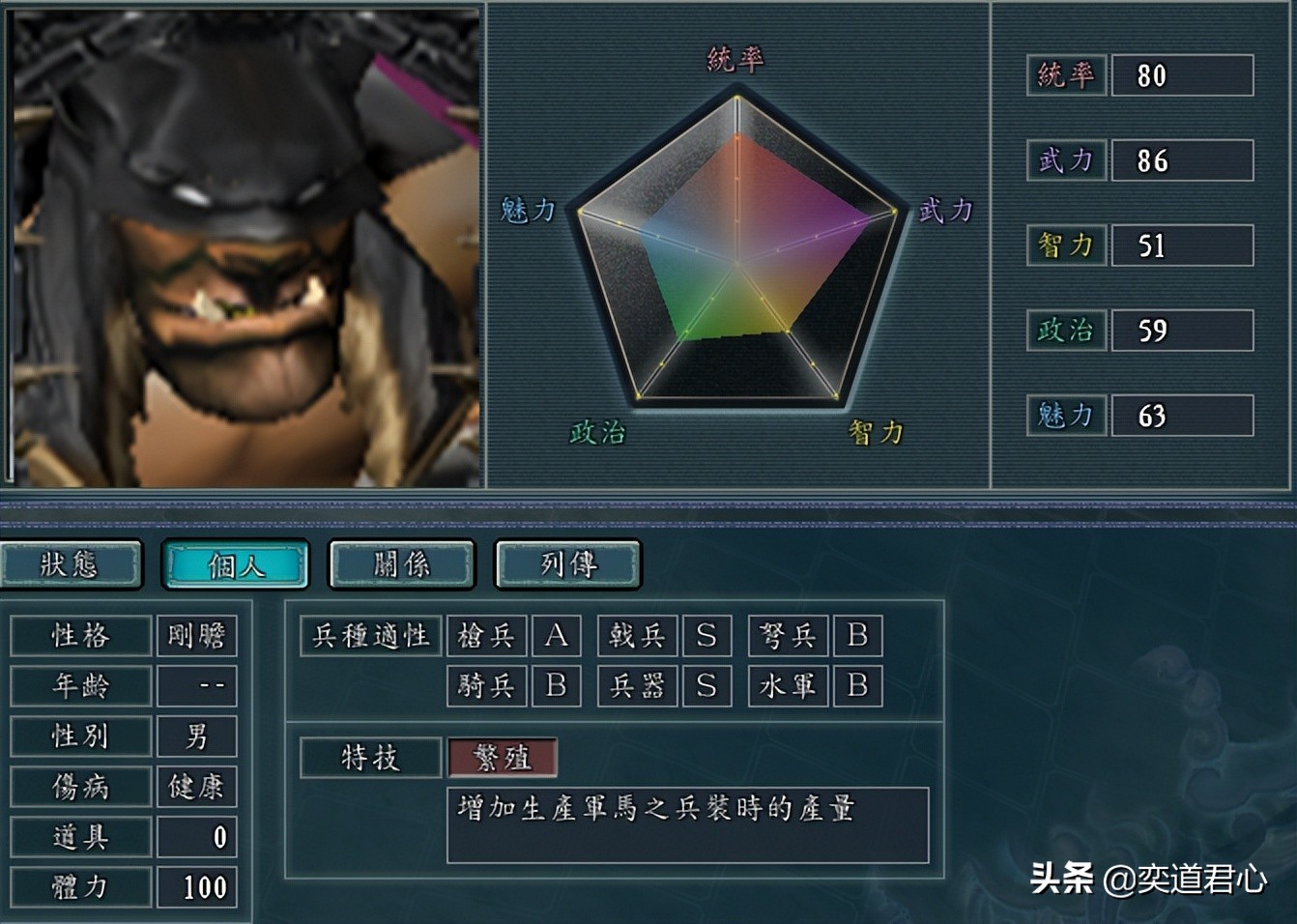Select the 繁殖 special skill badge
1297x924 pixels.
[501, 759]
